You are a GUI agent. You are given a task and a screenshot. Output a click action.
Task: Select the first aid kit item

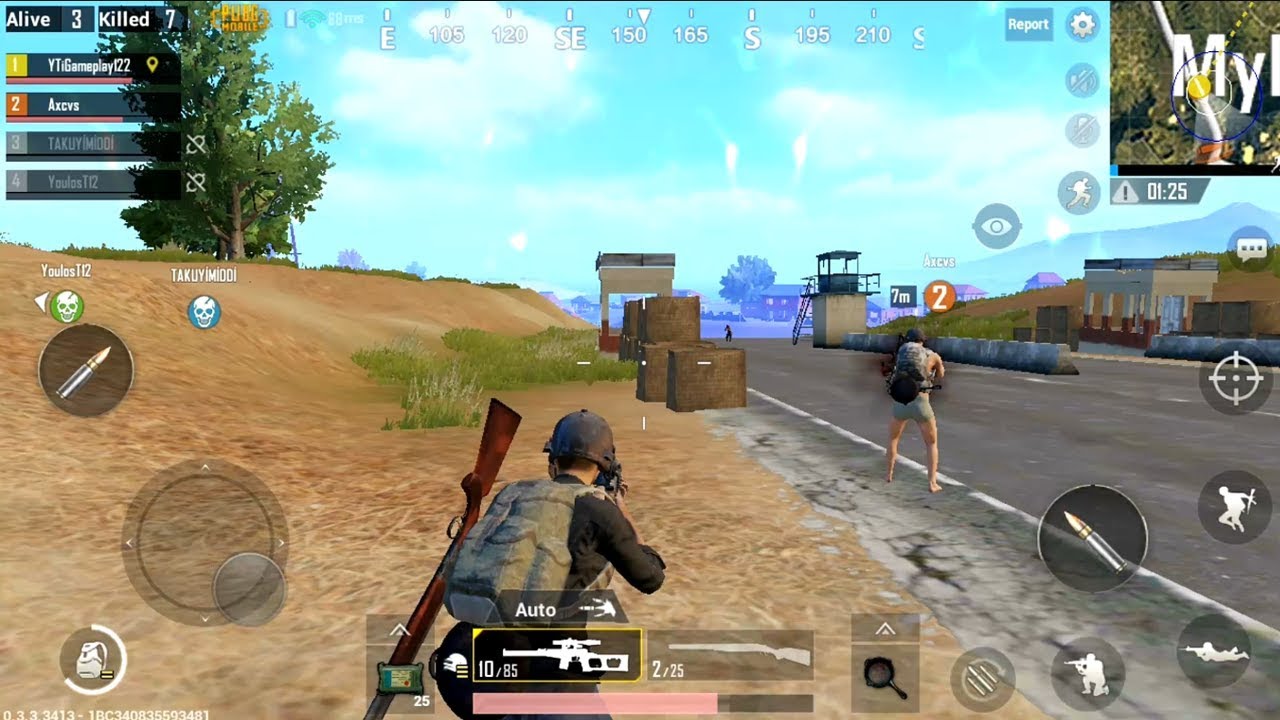tap(400, 675)
